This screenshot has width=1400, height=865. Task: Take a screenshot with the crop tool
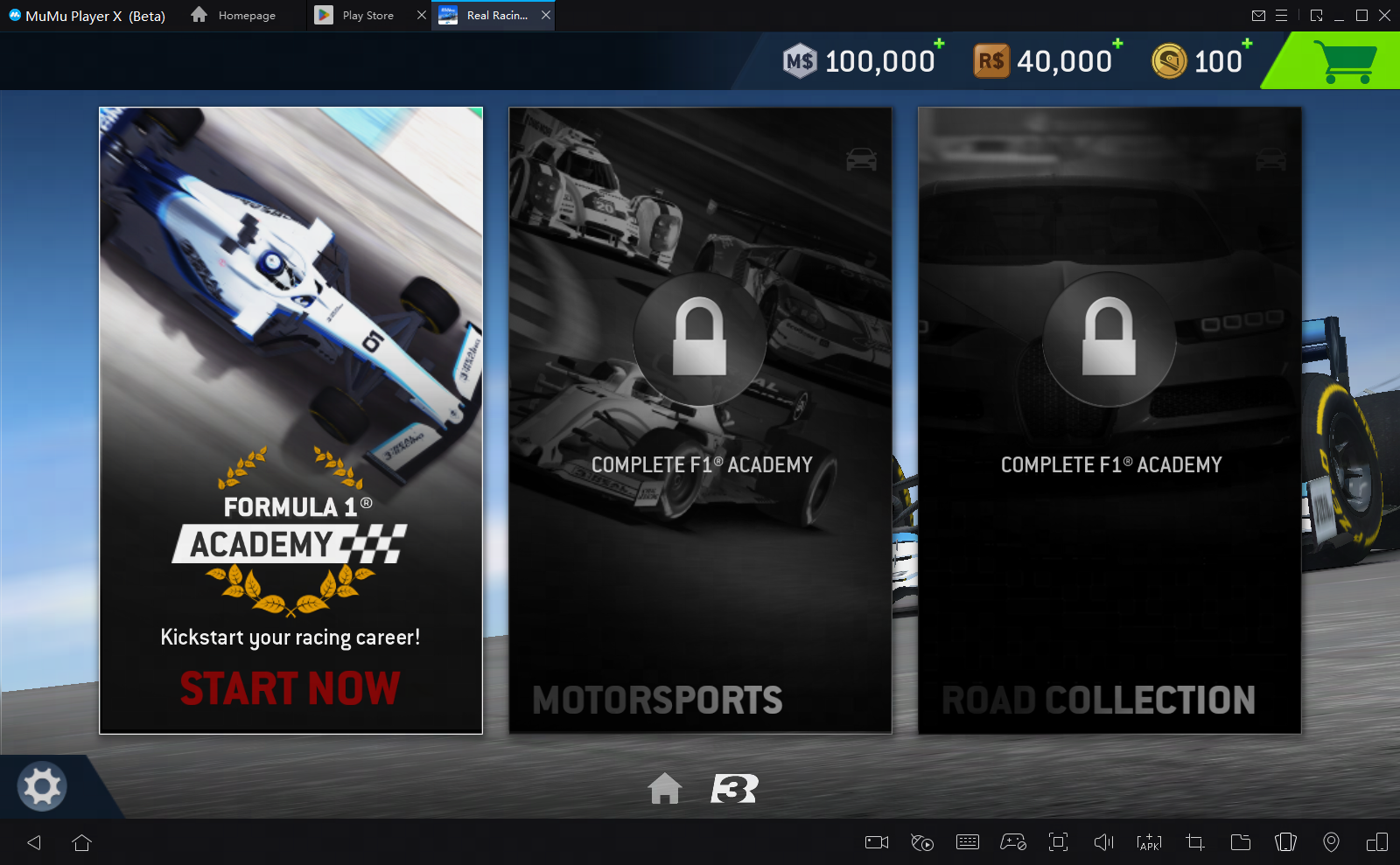[x=1194, y=842]
